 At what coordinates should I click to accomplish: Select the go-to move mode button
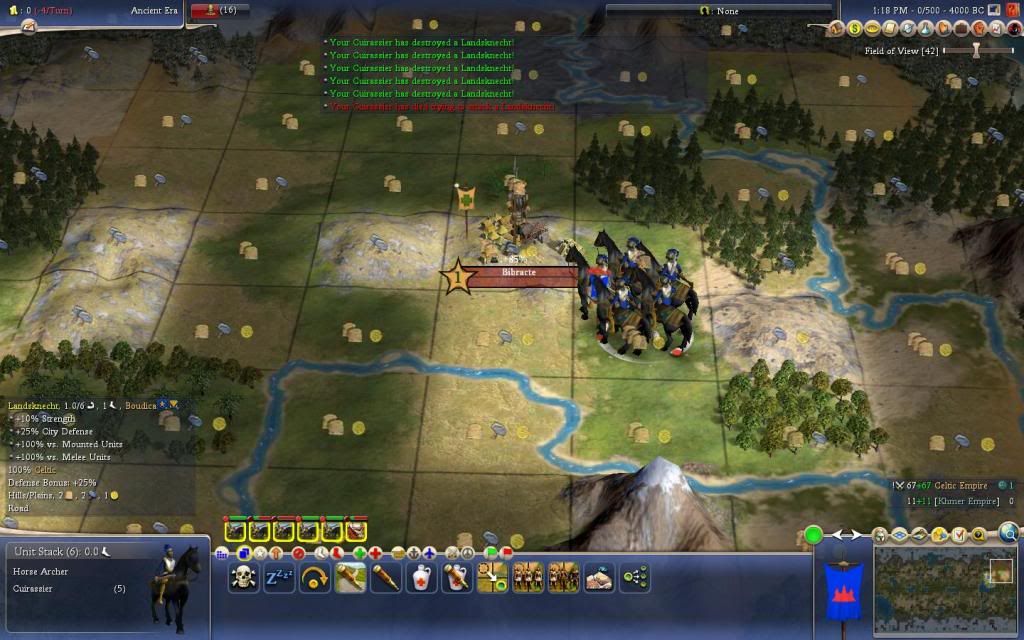[x=492, y=577]
